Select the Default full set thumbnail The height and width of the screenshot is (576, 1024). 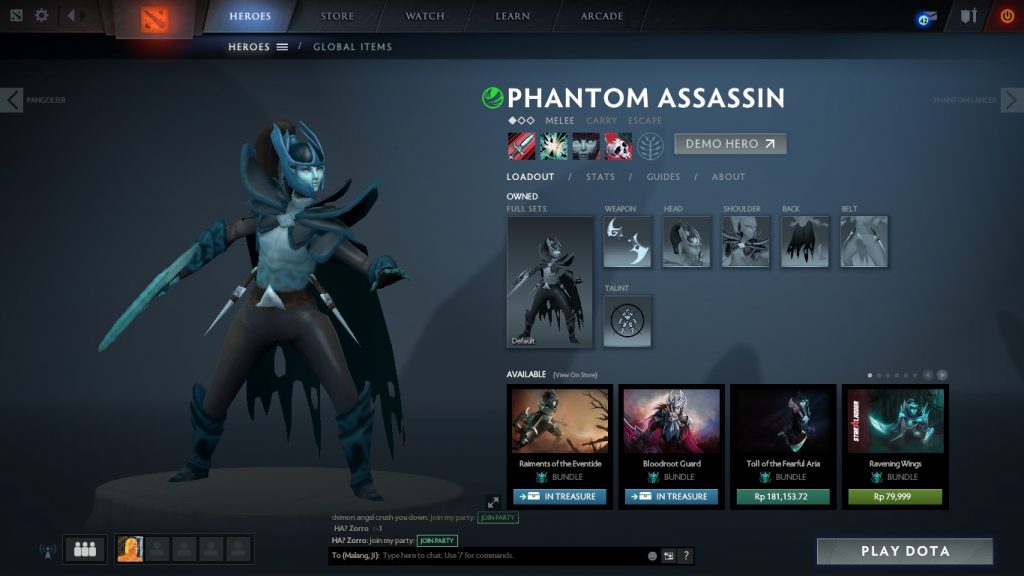(550, 282)
